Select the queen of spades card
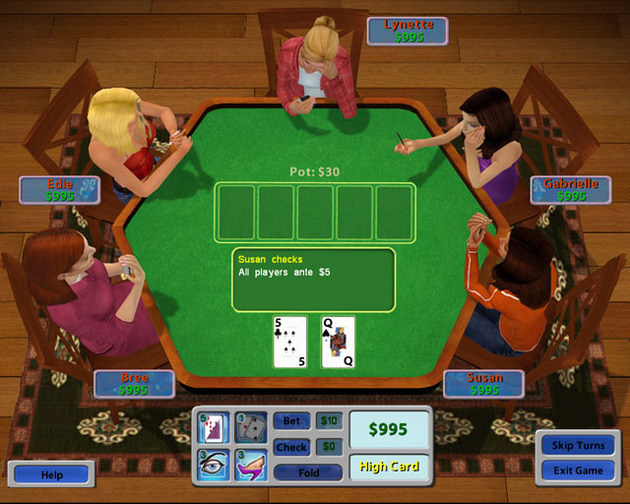630x504 pixels. click(x=338, y=342)
